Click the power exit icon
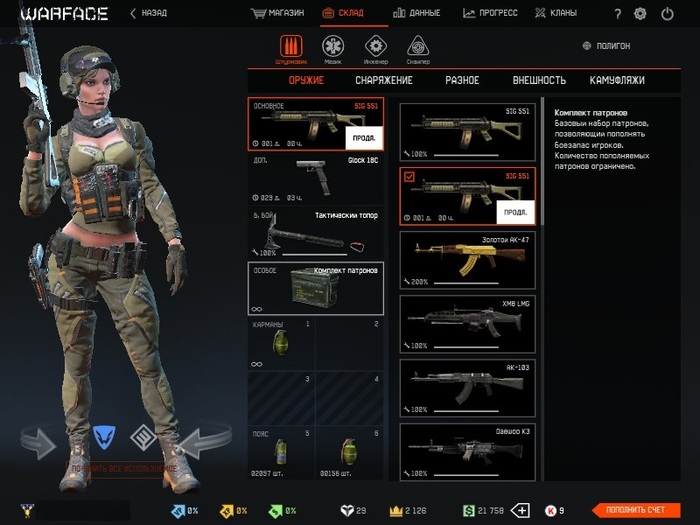 [667, 14]
